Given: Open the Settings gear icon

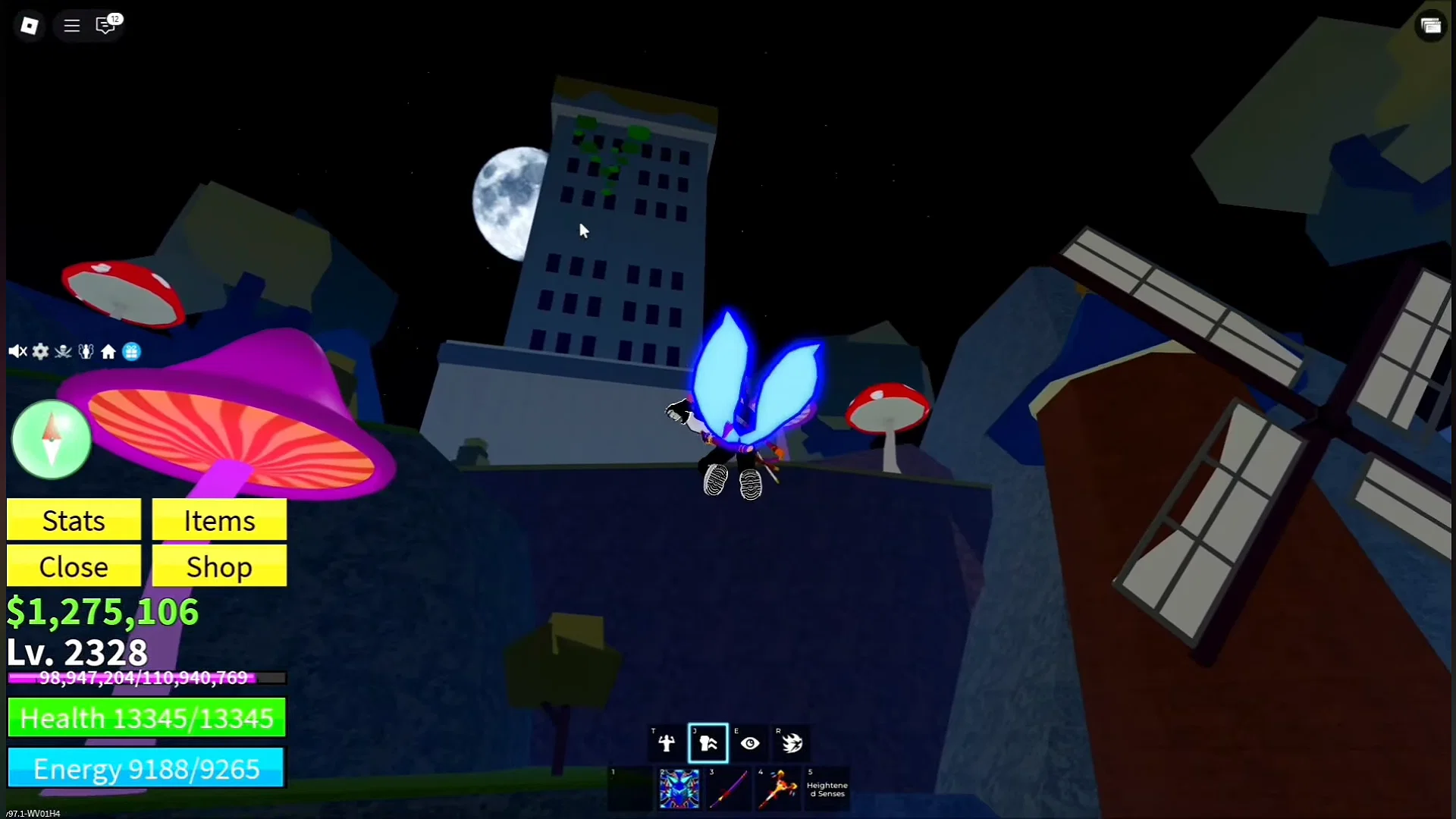Looking at the screenshot, I should (x=40, y=351).
